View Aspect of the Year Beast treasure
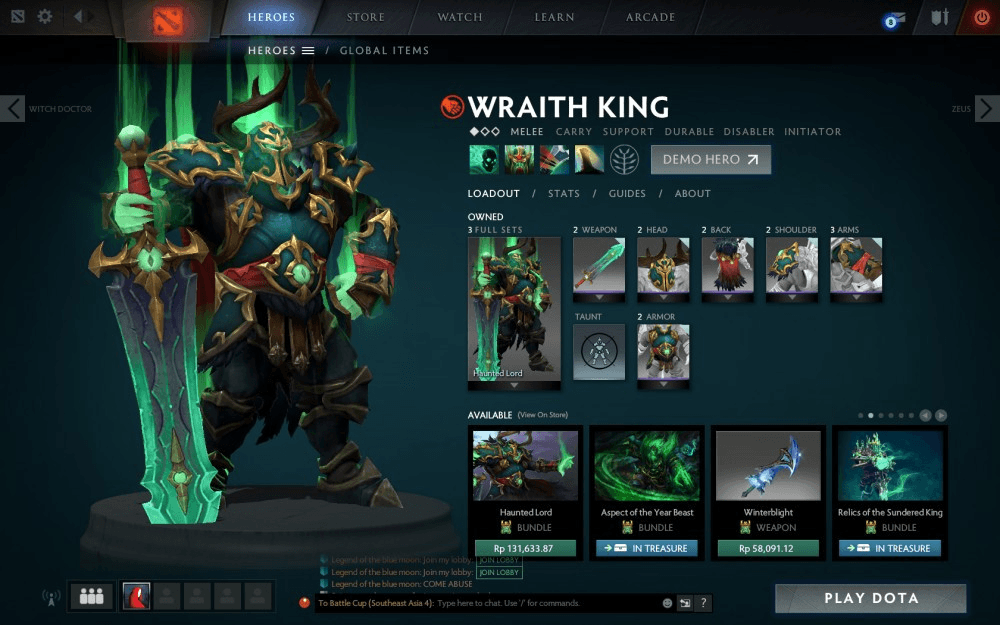The height and width of the screenshot is (625, 1000). [x=646, y=548]
